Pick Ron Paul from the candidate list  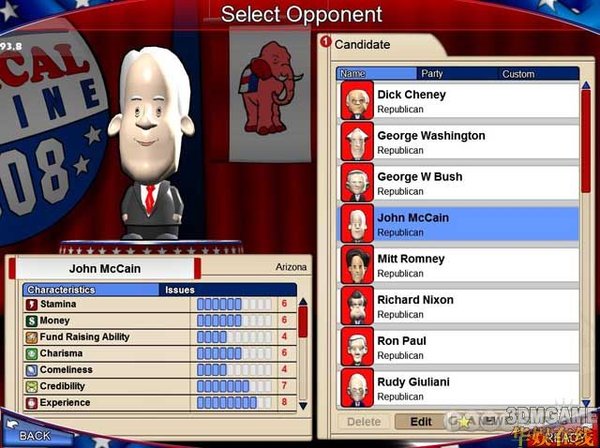pos(460,347)
